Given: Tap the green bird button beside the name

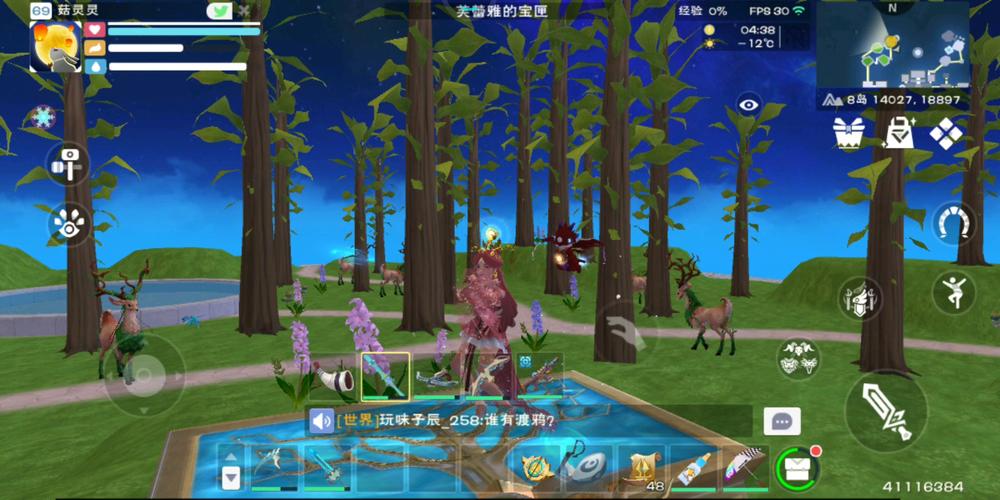Looking at the screenshot, I should [x=219, y=11].
